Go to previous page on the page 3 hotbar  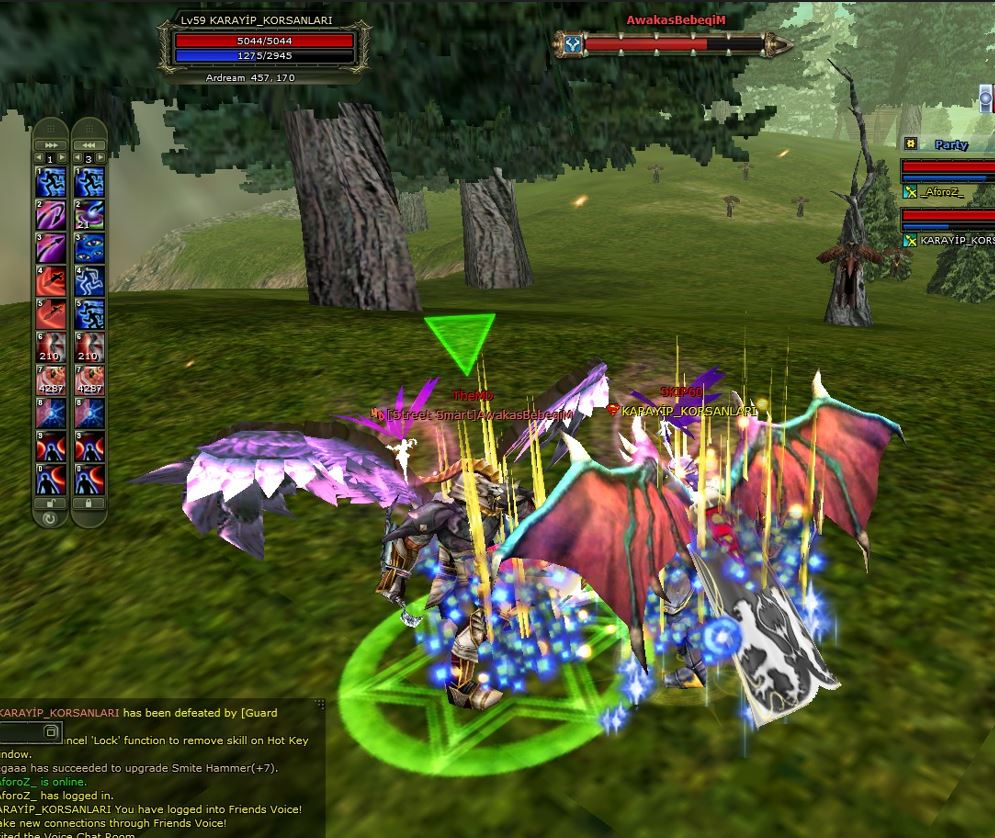pyautogui.click(x=77, y=158)
